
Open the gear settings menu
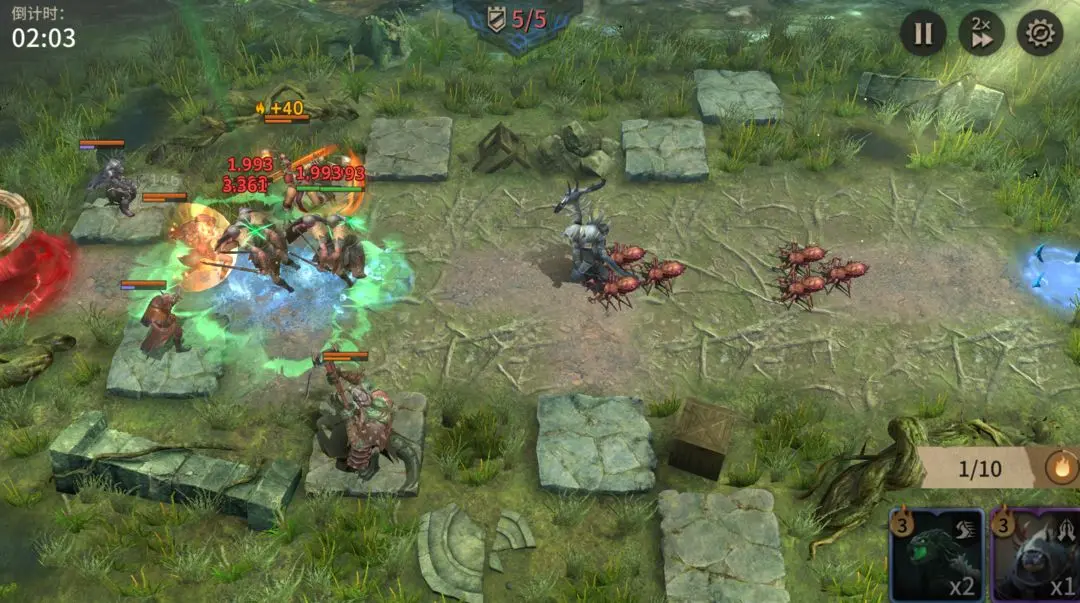click(x=1040, y=34)
